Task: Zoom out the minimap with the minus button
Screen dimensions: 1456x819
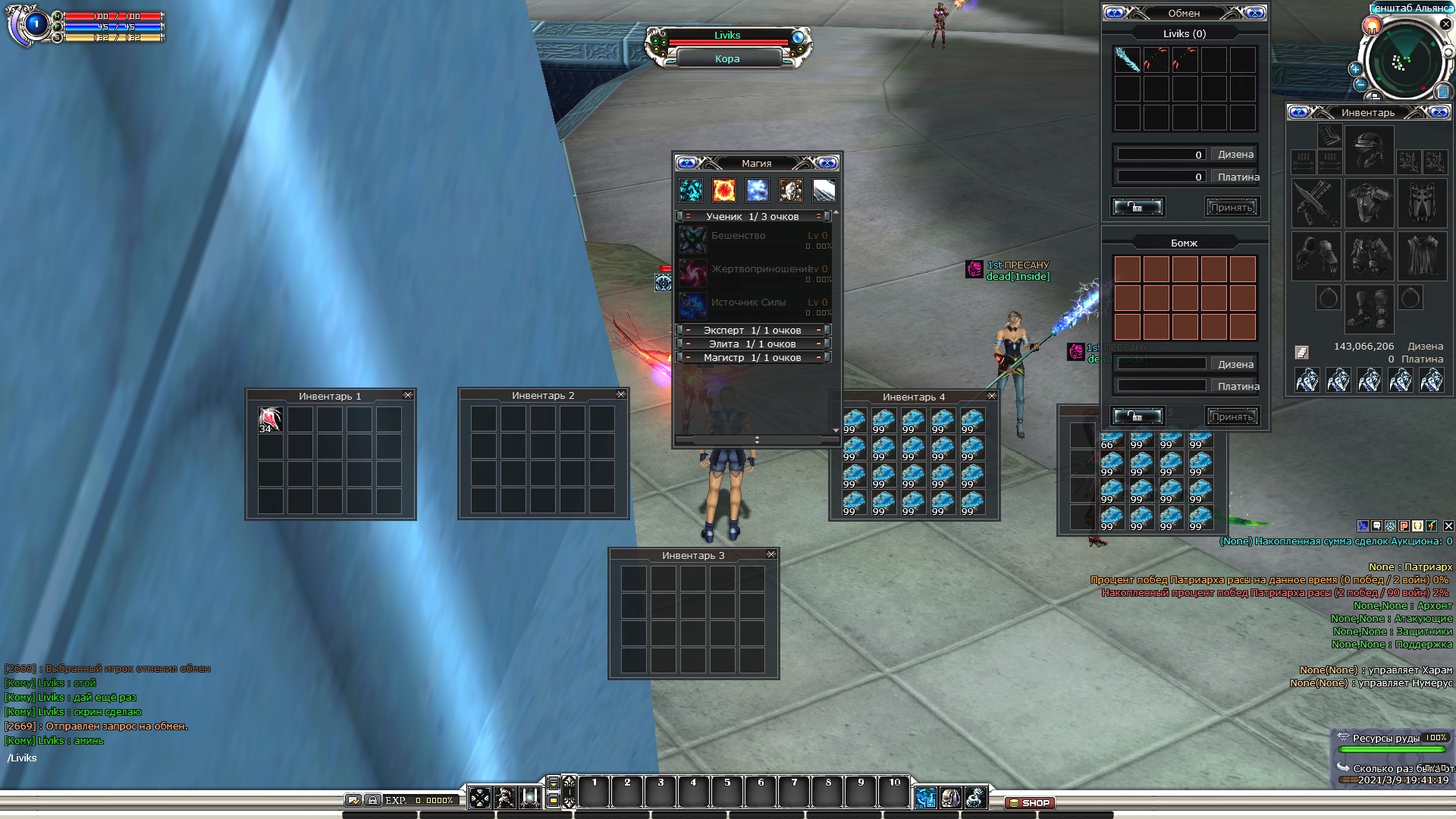Action: (x=1360, y=84)
